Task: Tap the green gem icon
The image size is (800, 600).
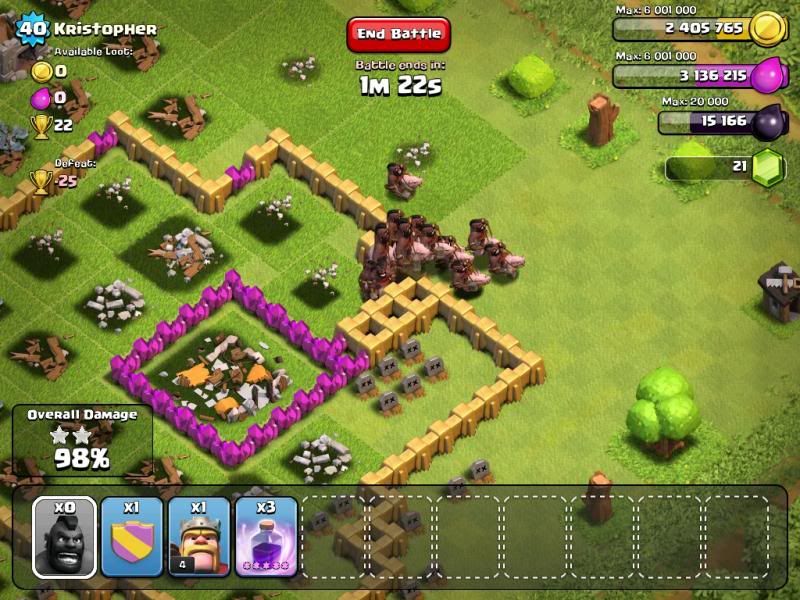Action: (765, 165)
